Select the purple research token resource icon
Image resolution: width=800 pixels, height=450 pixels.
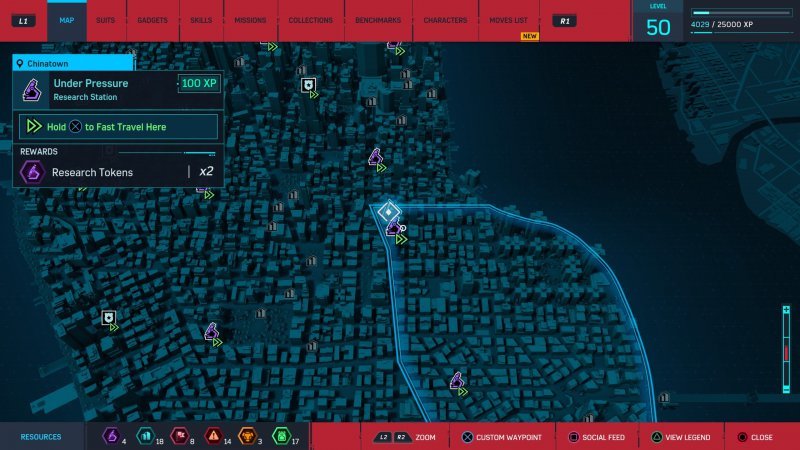click(112, 436)
